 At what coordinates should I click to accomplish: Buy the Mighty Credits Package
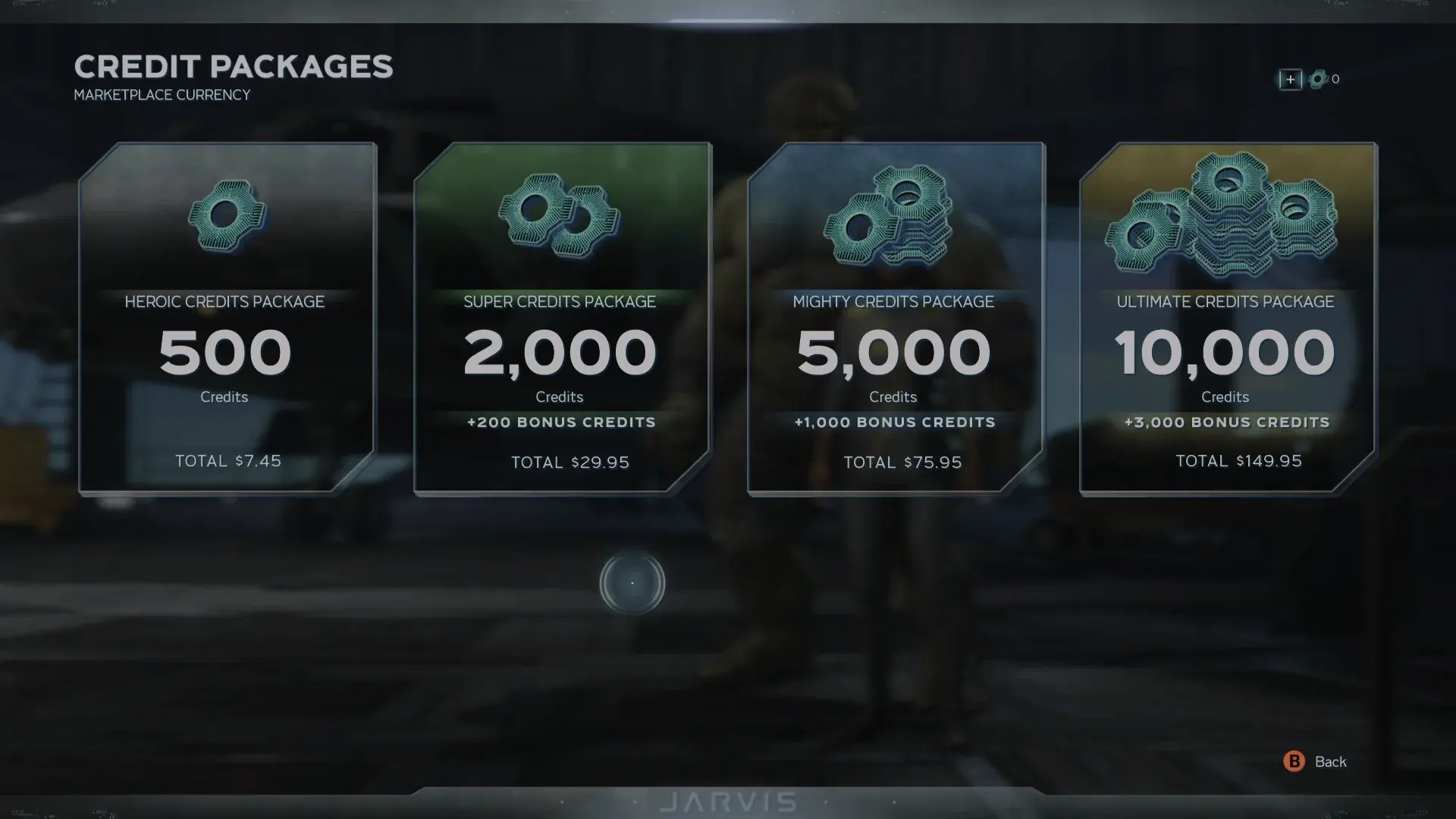pyautogui.click(x=895, y=318)
